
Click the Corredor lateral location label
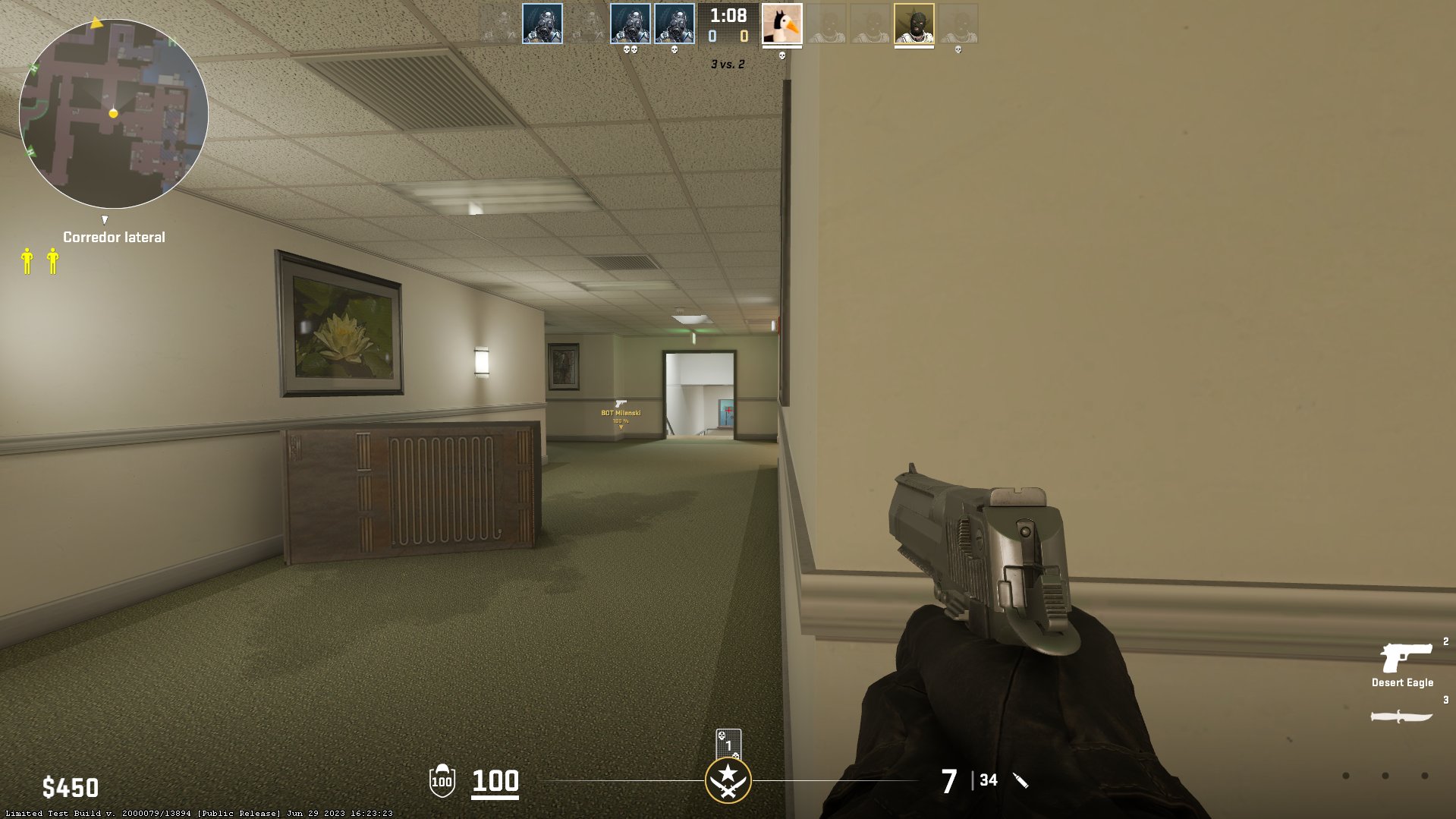[x=113, y=236]
